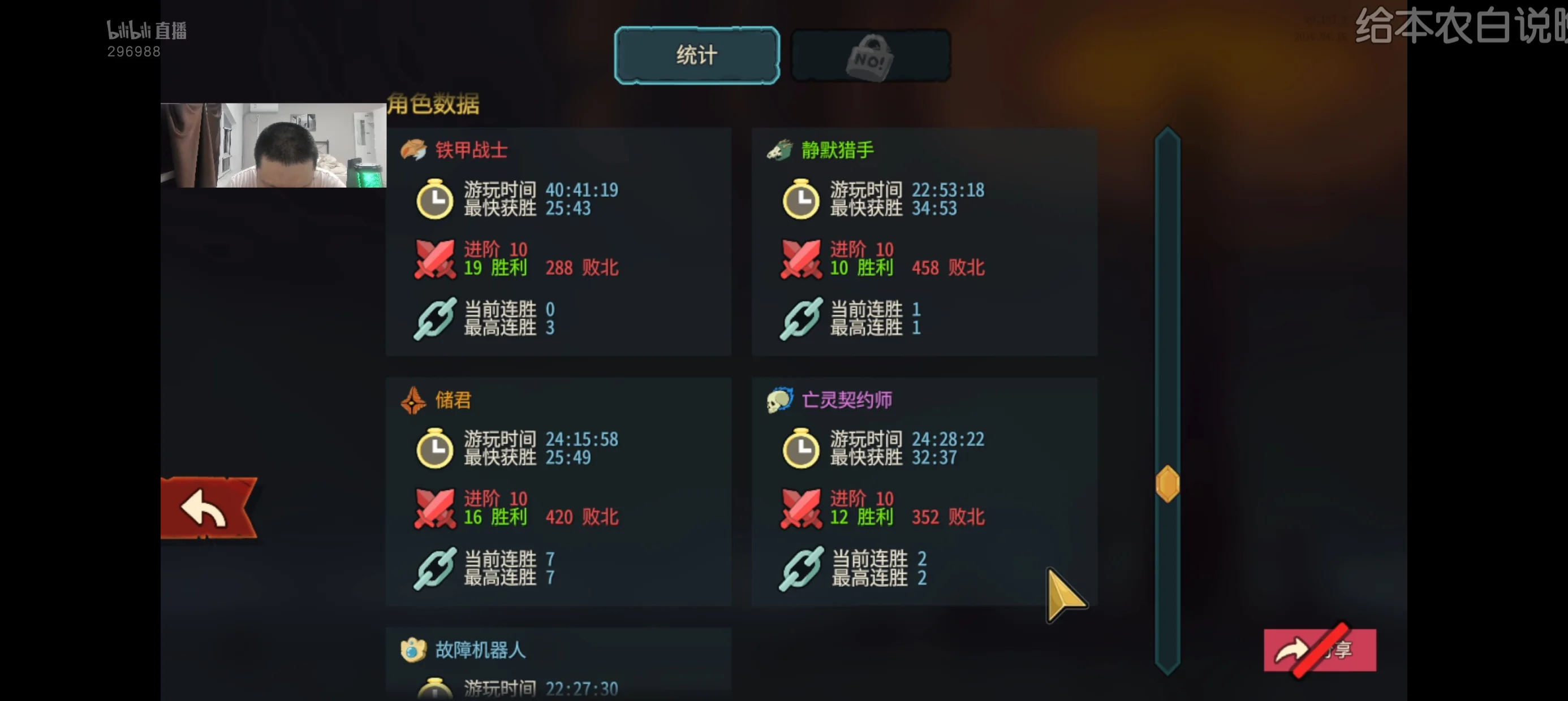This screenshot has width=1568, height=701.
Task: Select the 铁甲战士 character stats panel
Action: point(558,241)
